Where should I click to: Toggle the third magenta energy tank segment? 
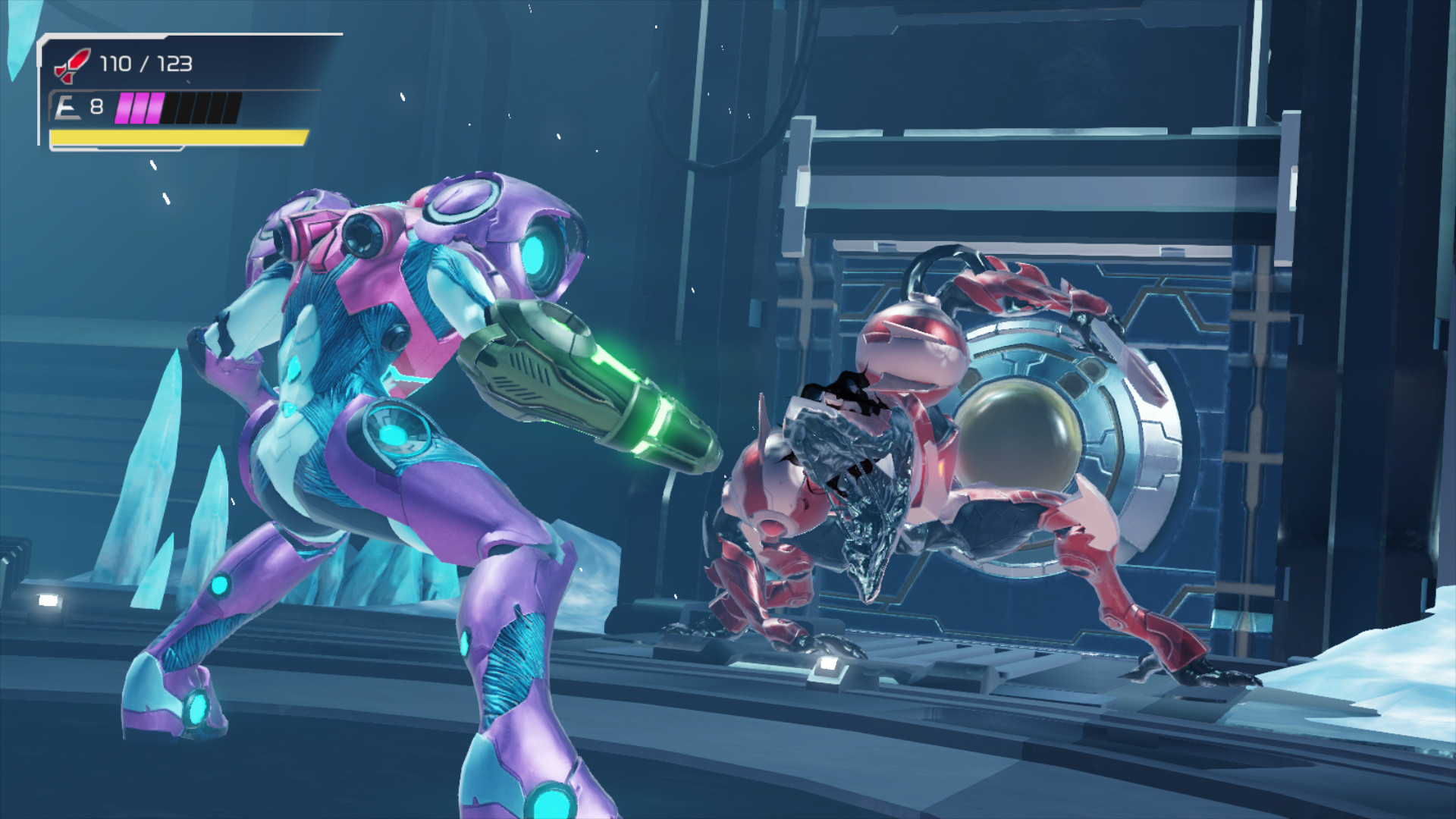coord(155,108)
